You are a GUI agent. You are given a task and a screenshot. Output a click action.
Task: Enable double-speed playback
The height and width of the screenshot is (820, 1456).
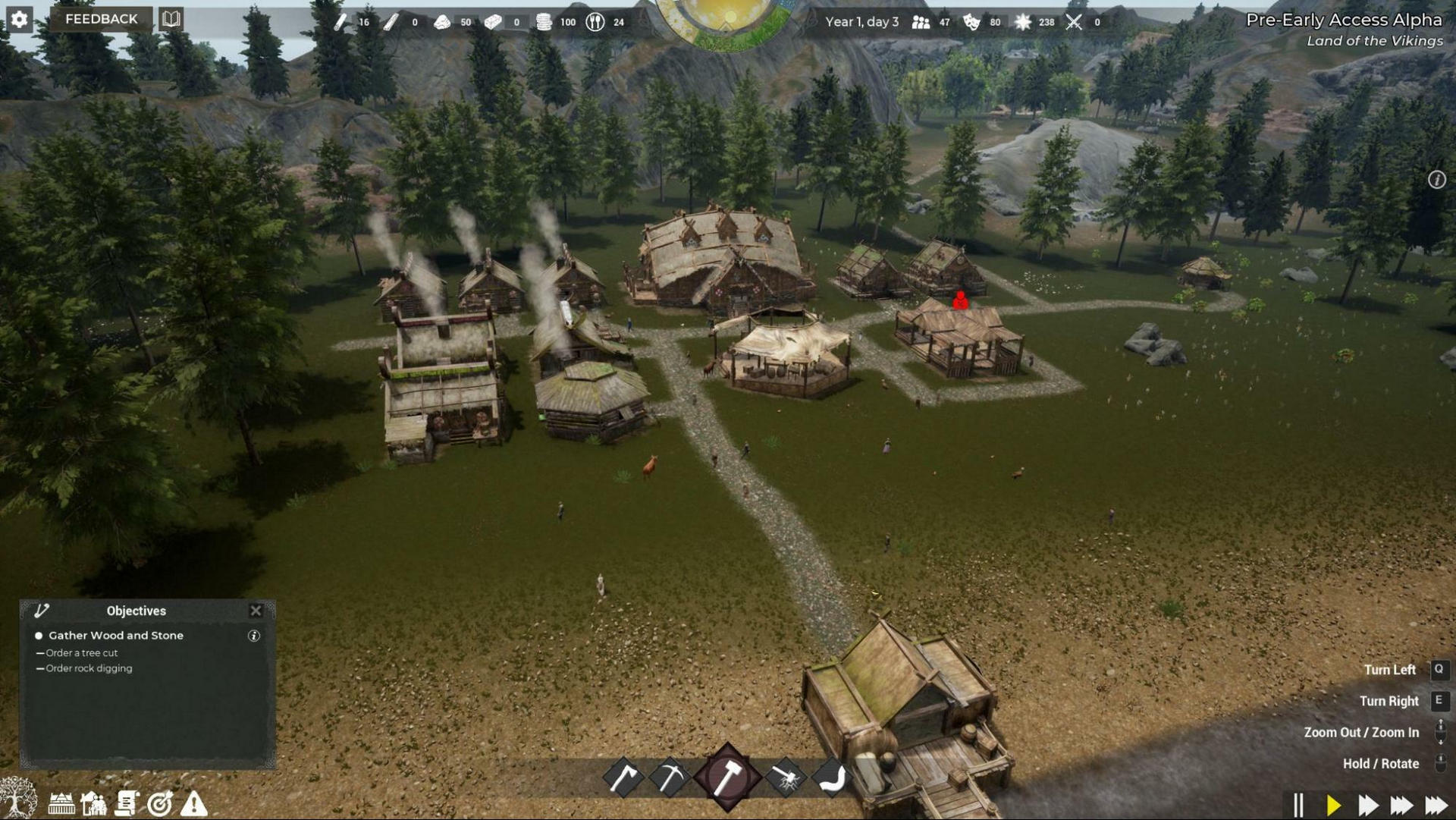[1369, 804]
